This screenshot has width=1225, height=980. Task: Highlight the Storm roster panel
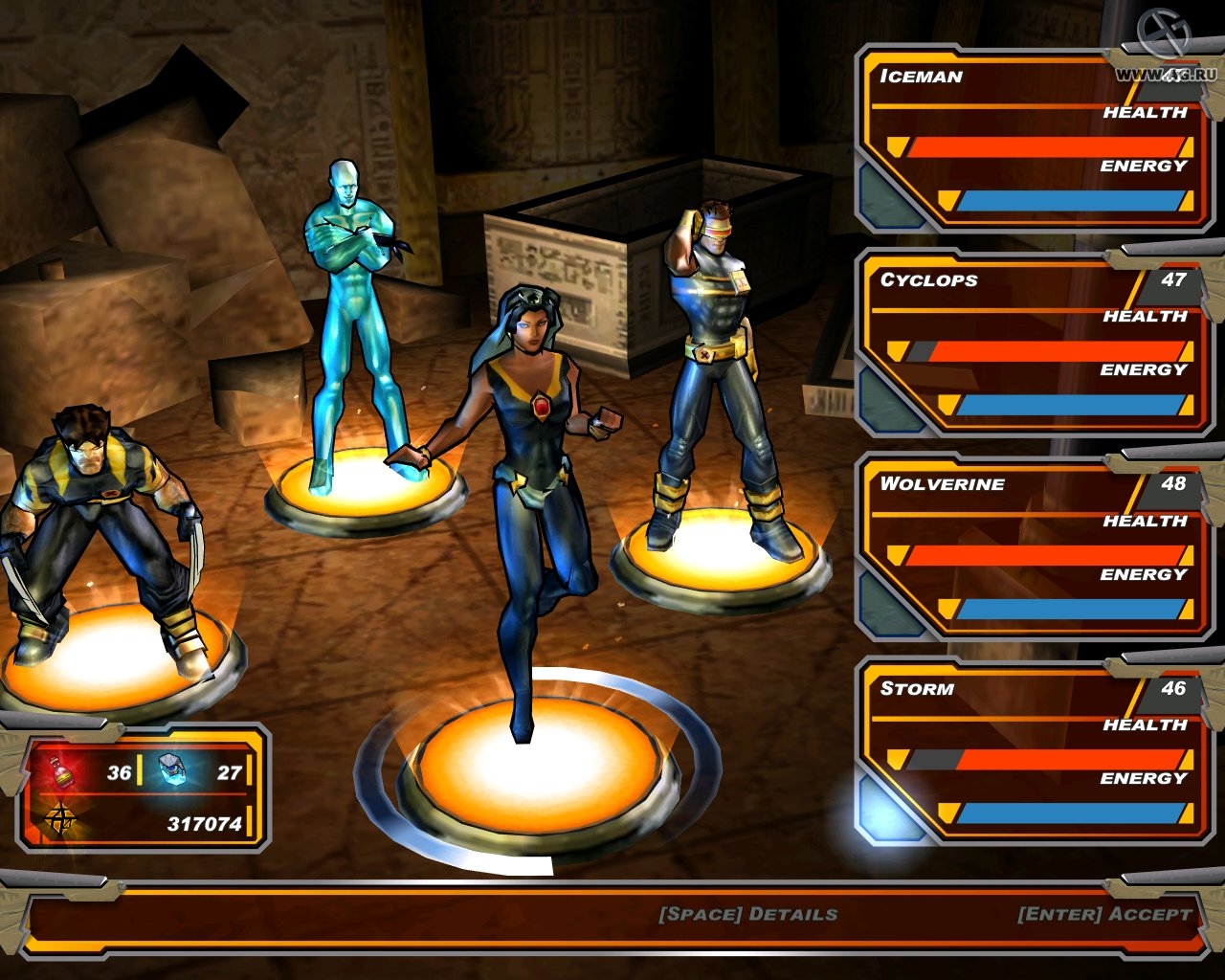pos(1034,751)
